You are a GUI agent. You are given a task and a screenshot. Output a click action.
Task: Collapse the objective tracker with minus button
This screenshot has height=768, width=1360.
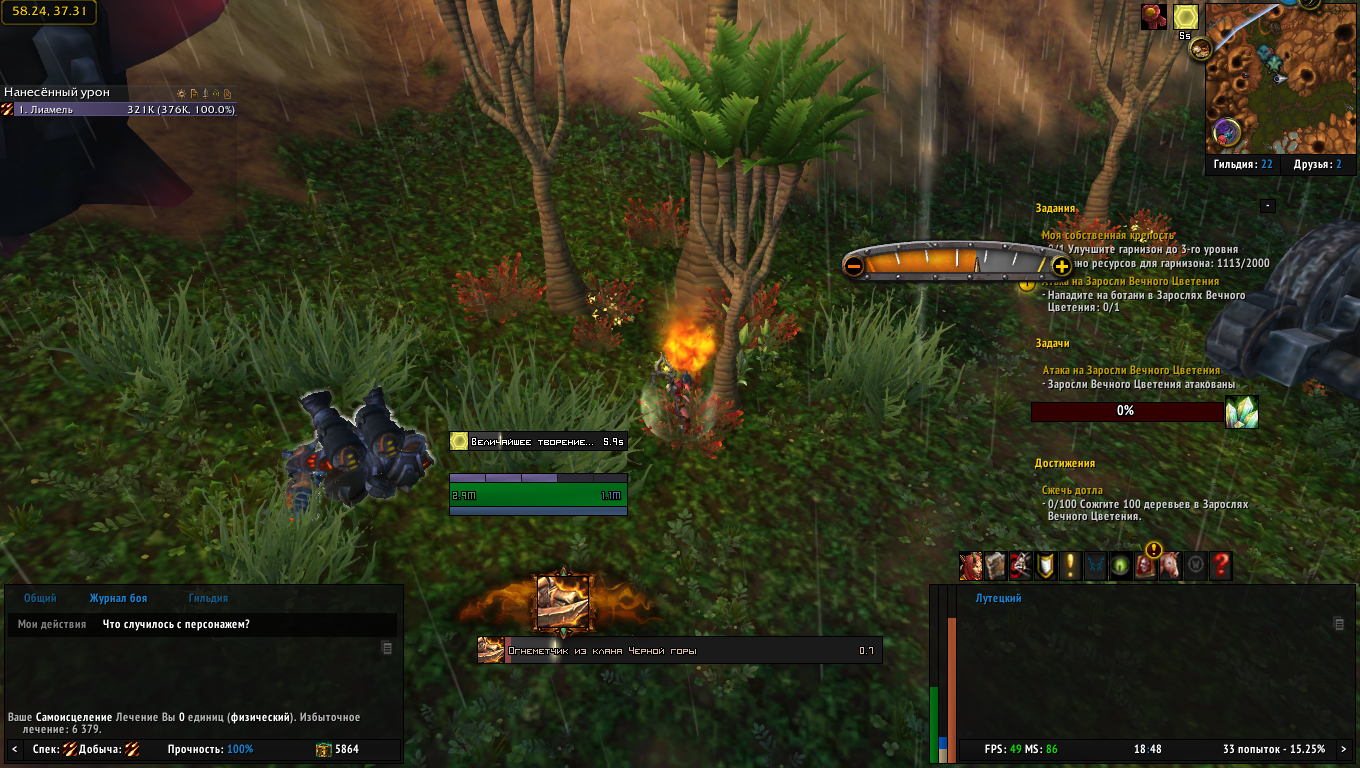point(1267,206)
